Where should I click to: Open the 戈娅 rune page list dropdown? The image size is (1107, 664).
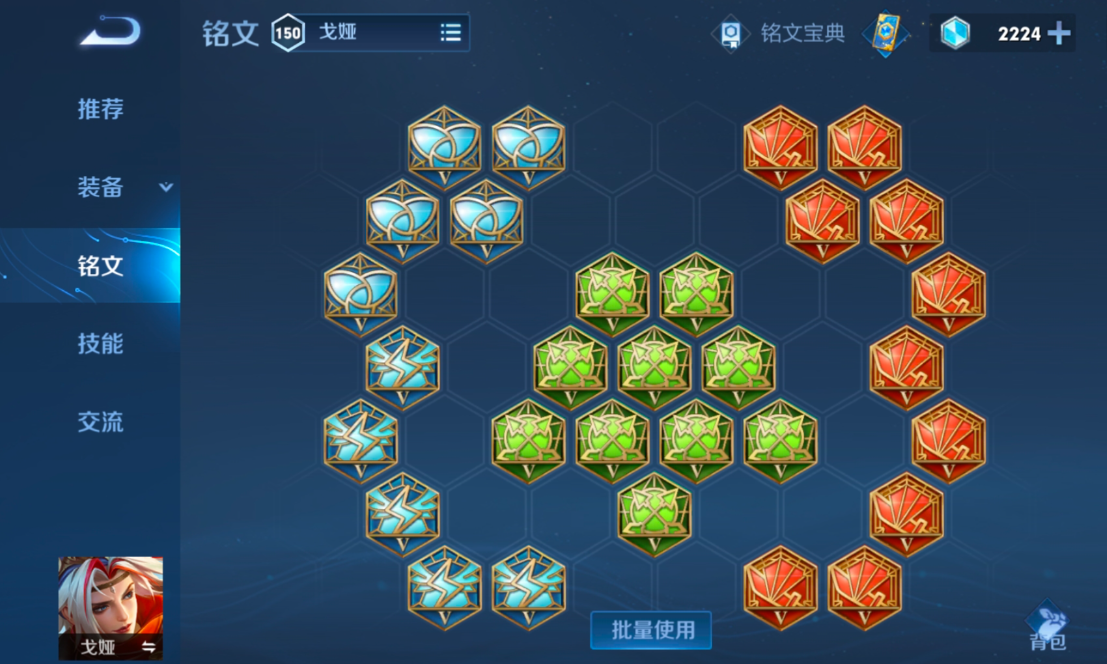[451, 33]
